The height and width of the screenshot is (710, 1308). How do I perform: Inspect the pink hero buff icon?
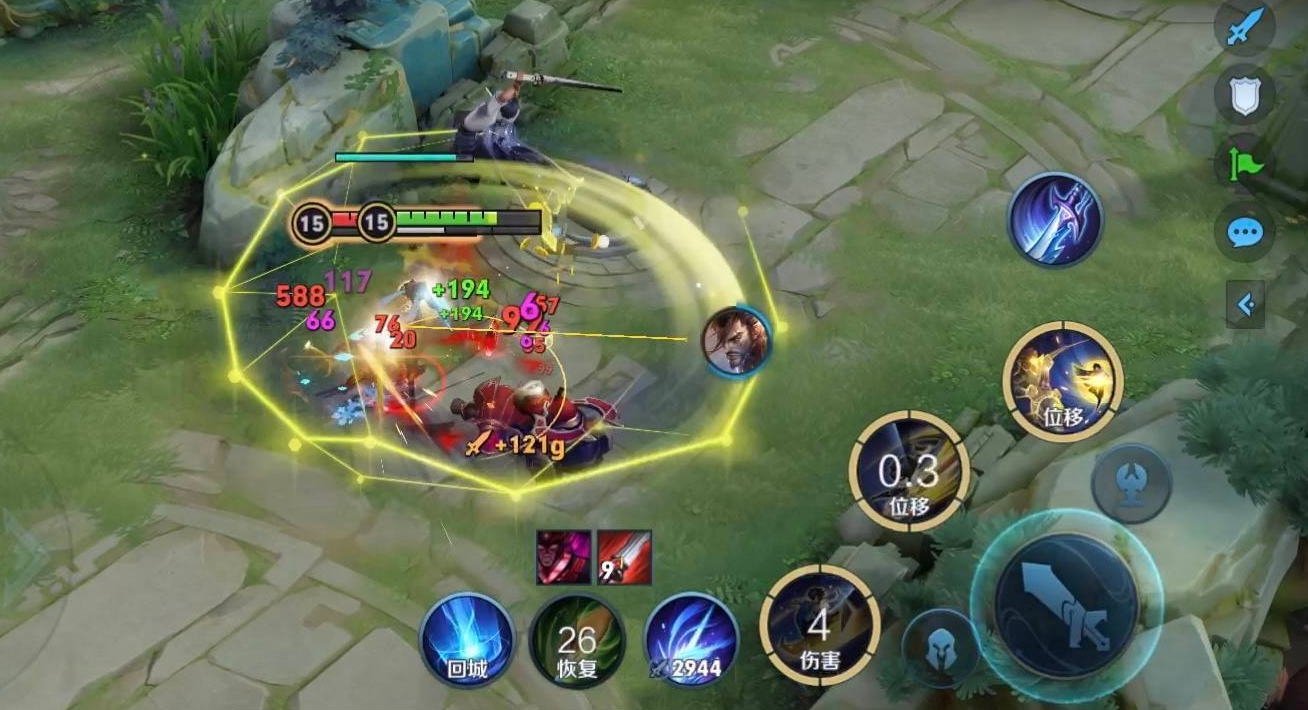click(564, 557)
